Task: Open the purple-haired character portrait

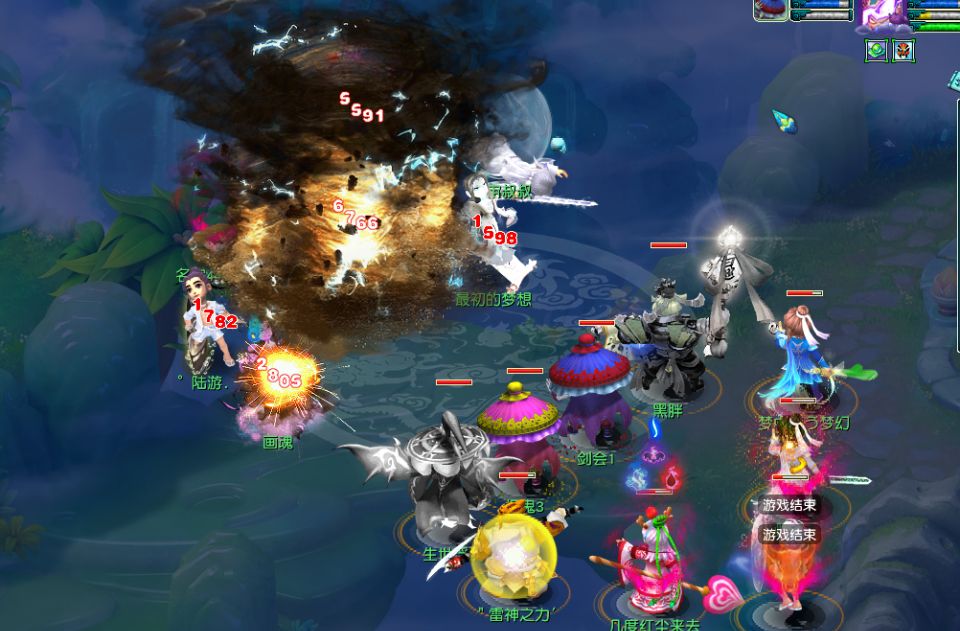Action: 883,14
